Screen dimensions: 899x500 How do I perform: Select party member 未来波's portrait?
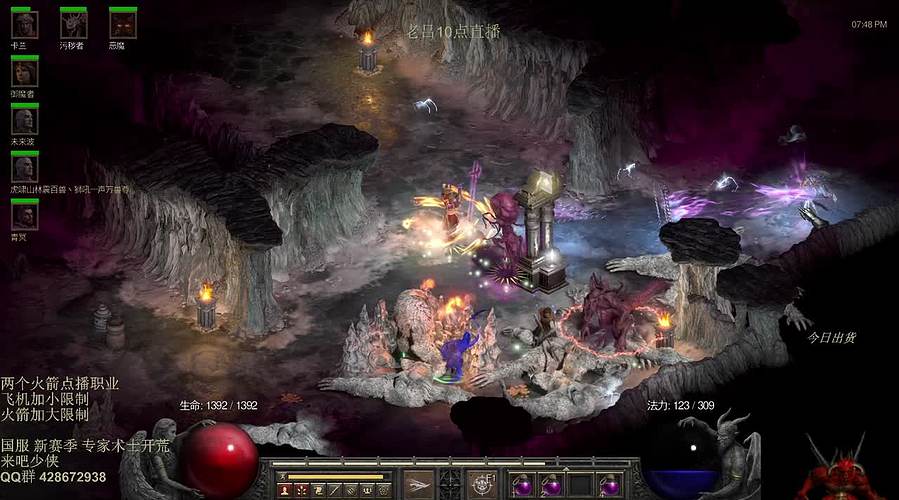[x=25, y=120]
